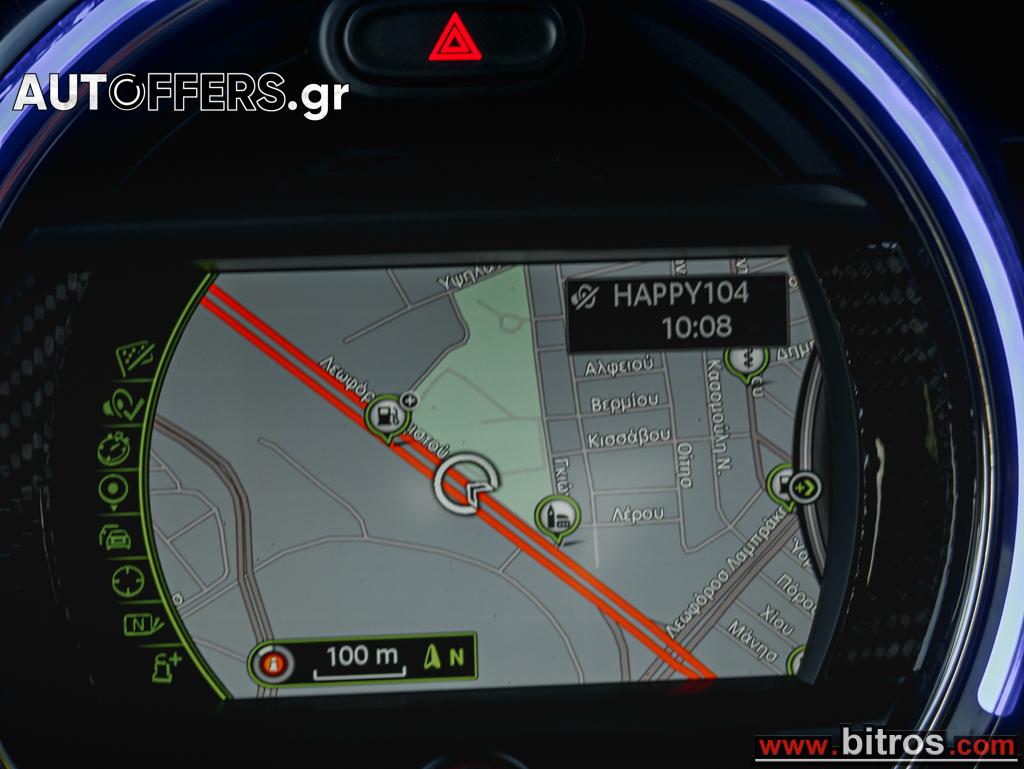Activate the crosshair map-center icon
The image size is (1024, 769).
[x=127, y=581]
